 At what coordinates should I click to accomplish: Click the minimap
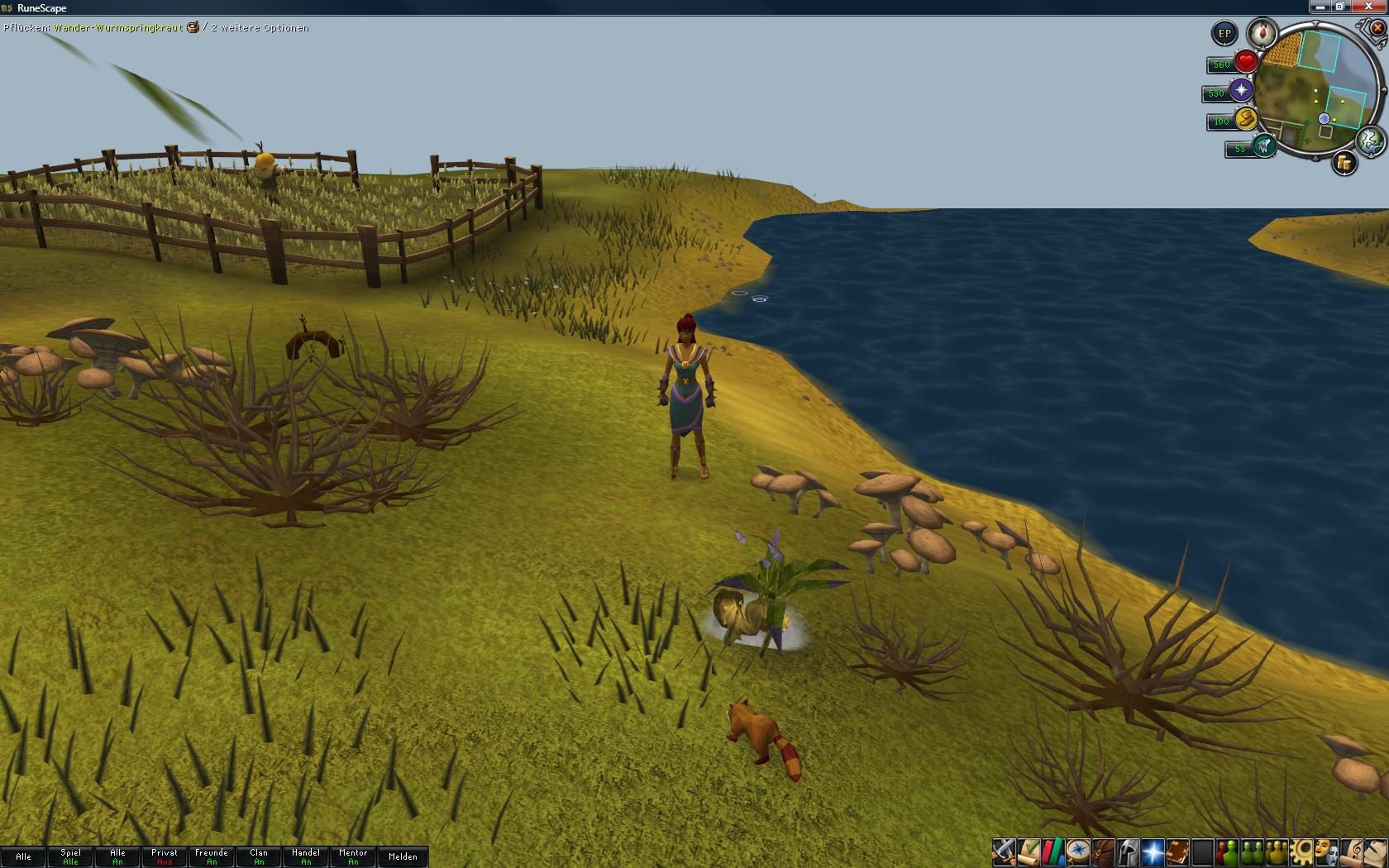[1315, 91]
